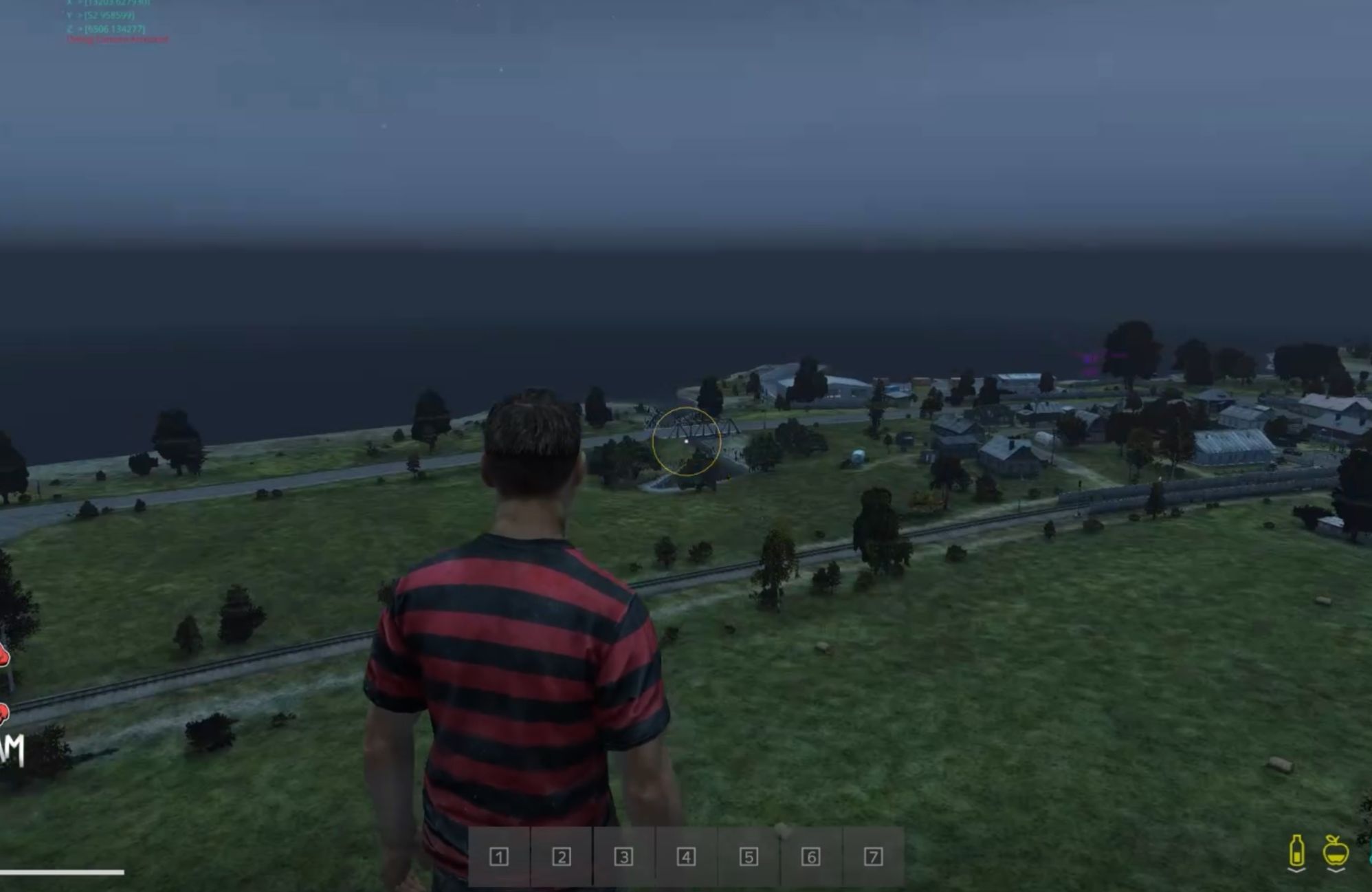Click hotbar slot 4
Screen dimensions: 1372x892
(x=686, y=857)
